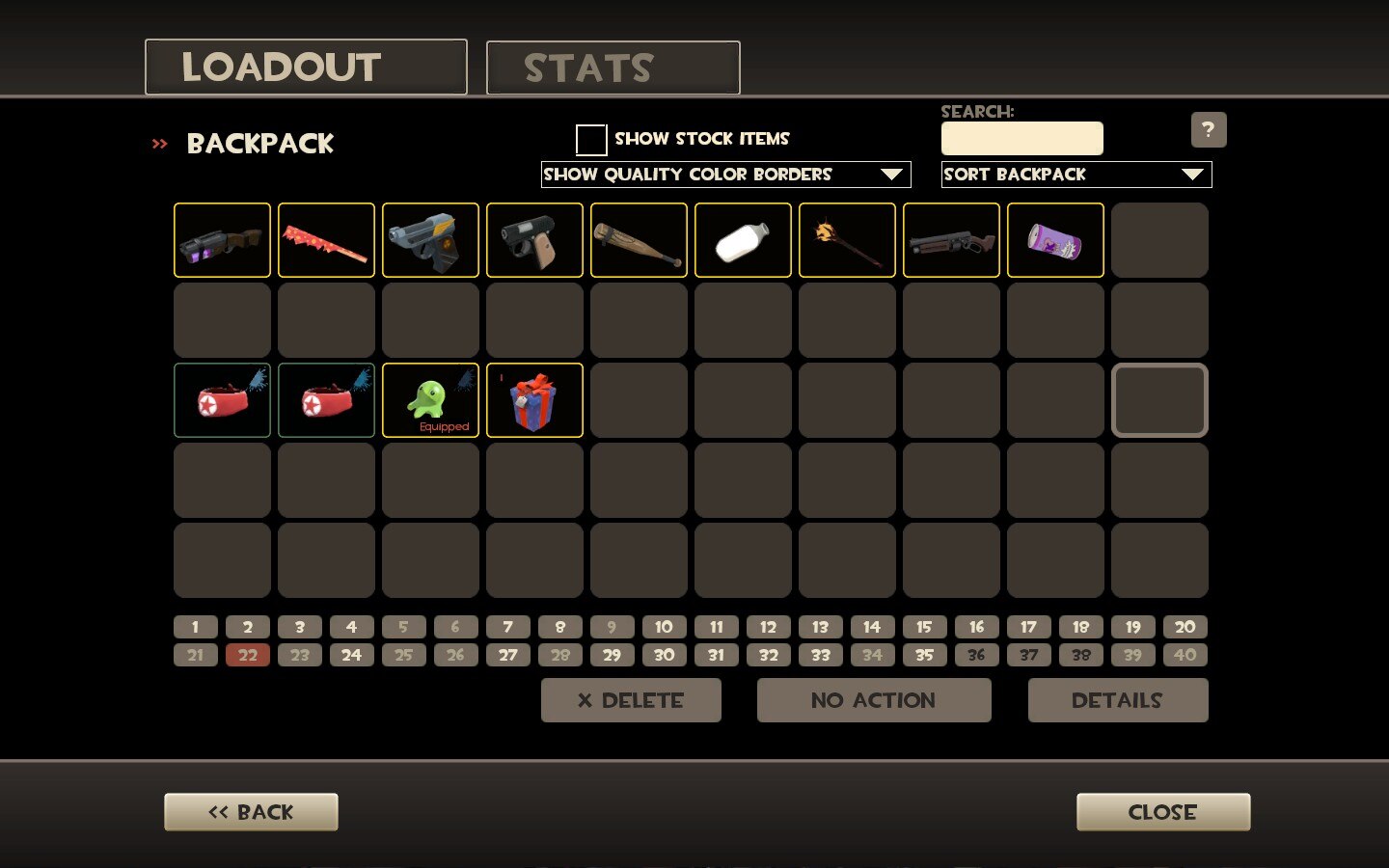Image resolution: width=1389 pixels, height=868 pixels.
Task: Focus the backpack search field
Action: pyautogui.click(x=1021, y=138)
